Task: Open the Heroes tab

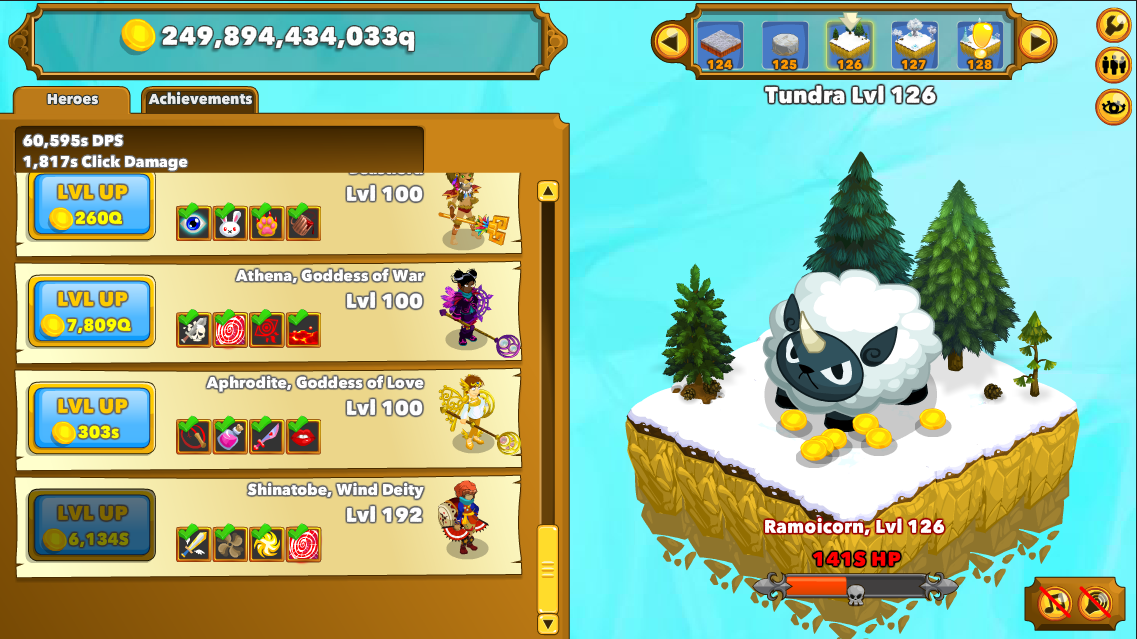Action: 72,100
